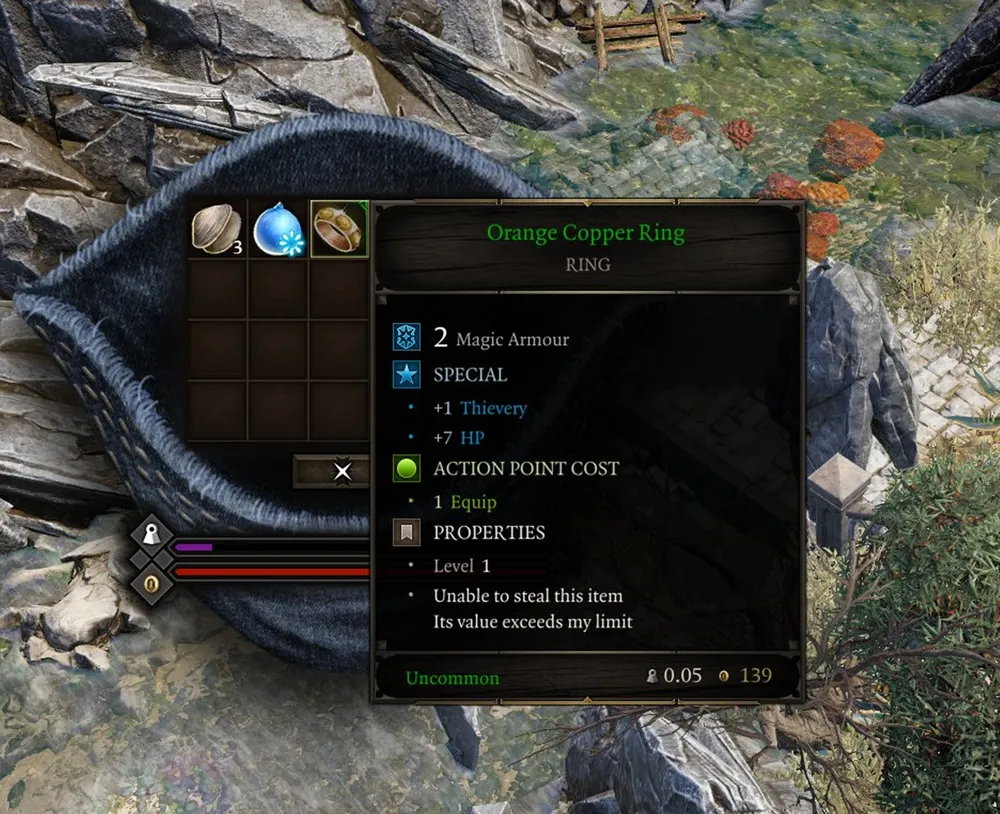Click the Orange Copper Ring slot
This screenshot has width=1000, height=814.
click(x=339, y=229)
